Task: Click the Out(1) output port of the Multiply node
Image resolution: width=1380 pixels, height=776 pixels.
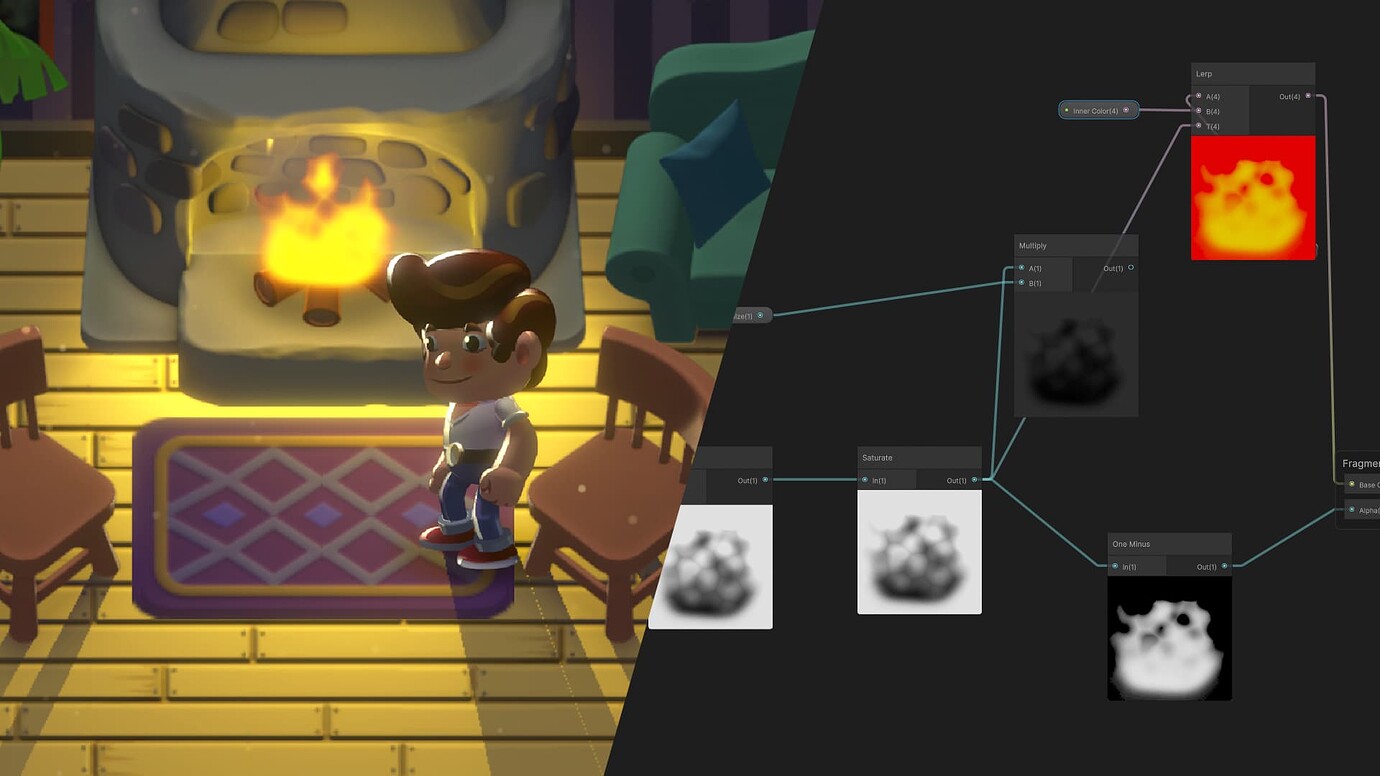Action: coord(1131,268)
